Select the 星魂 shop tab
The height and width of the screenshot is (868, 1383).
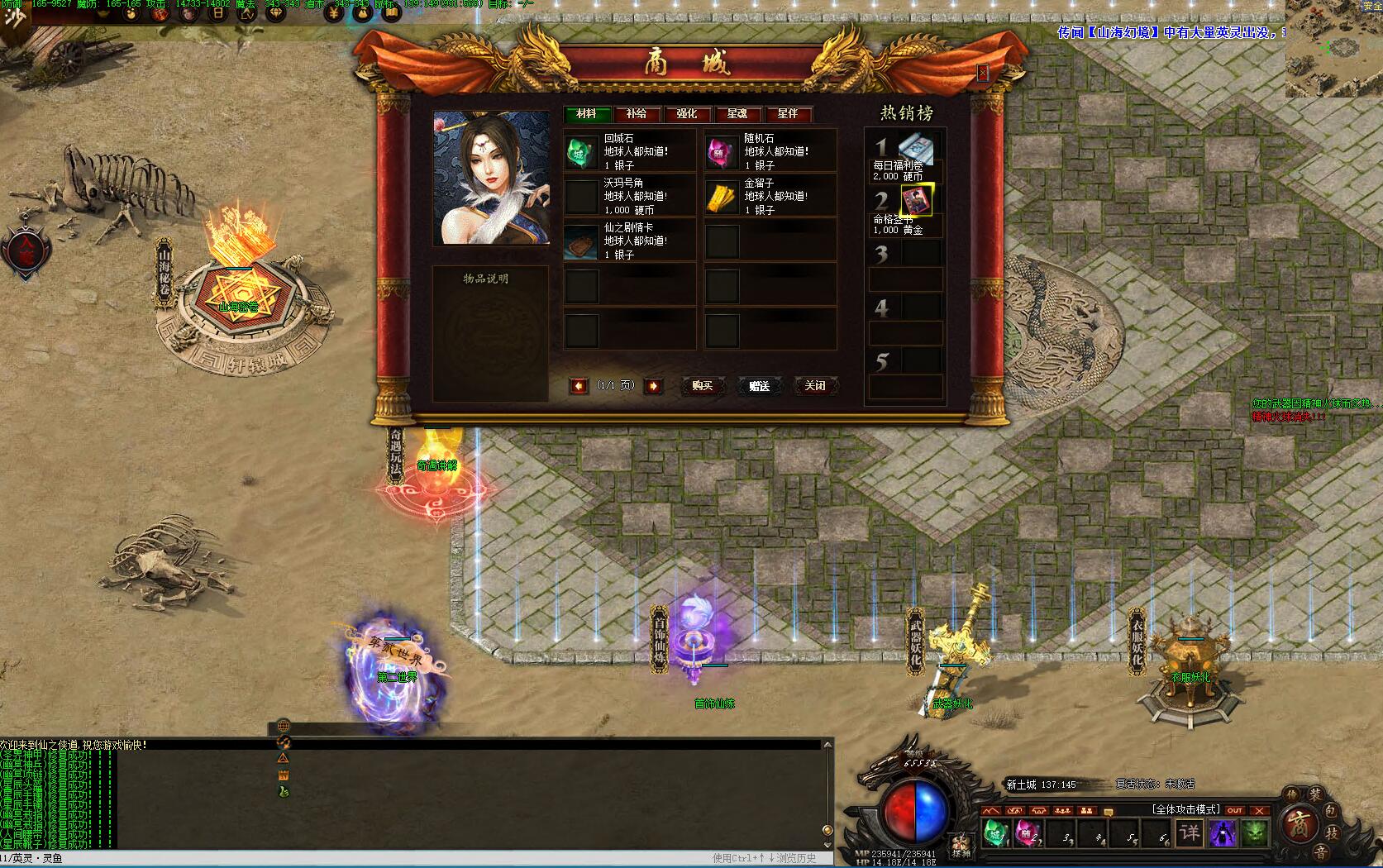(737, 114)
